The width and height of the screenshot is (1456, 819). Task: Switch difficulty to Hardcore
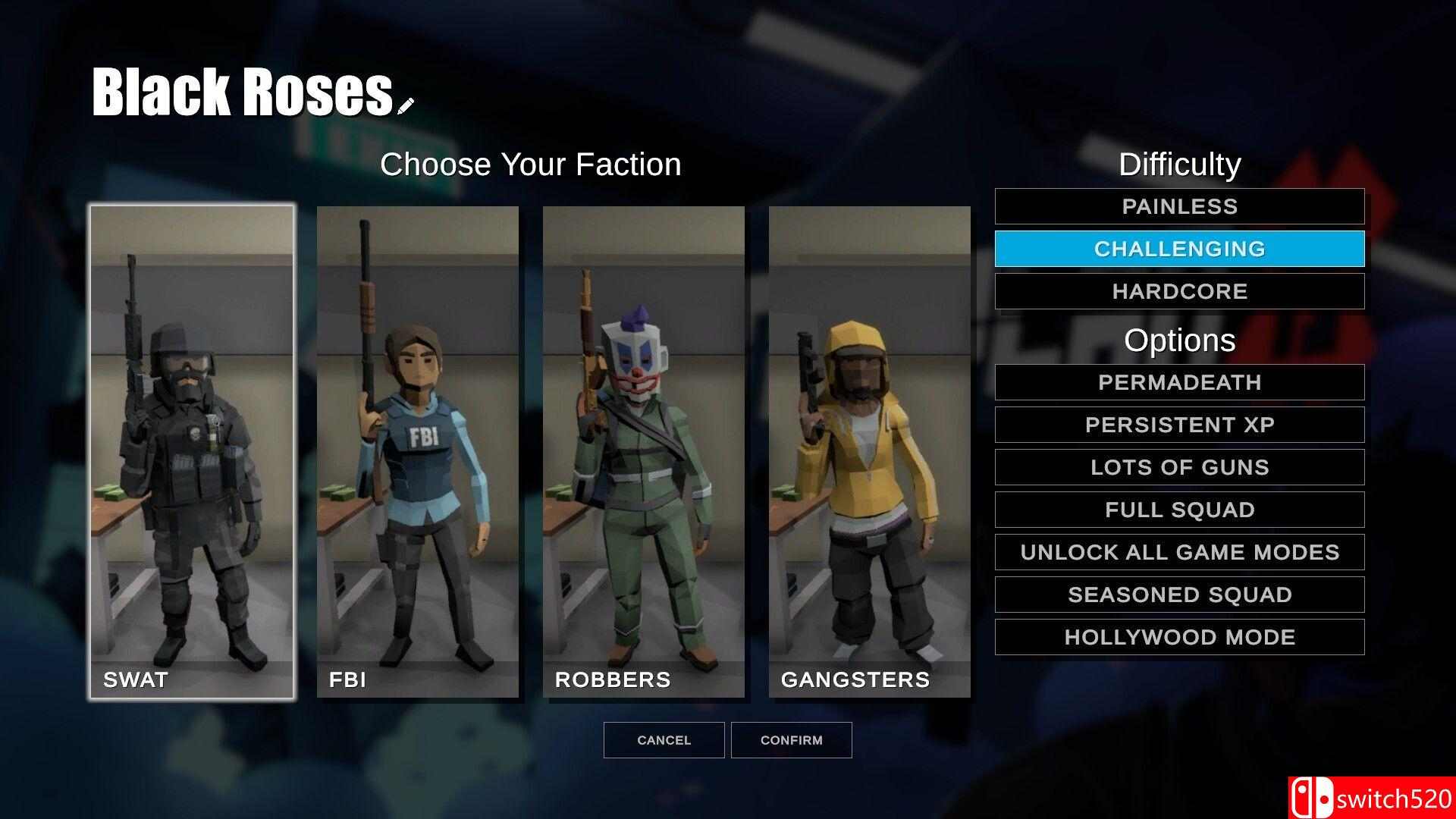[1179, 291]
